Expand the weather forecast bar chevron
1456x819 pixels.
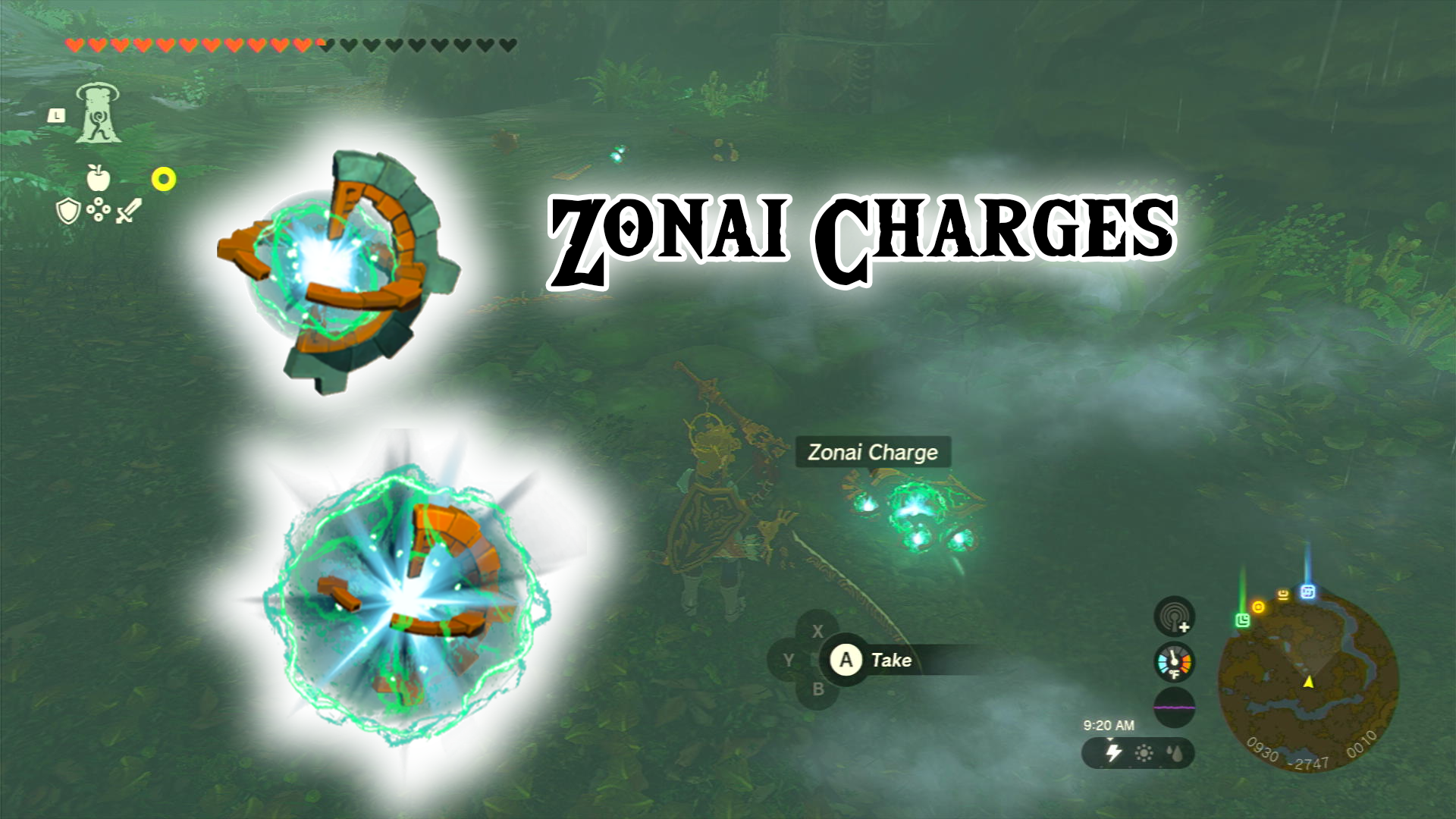point(1110,740)
